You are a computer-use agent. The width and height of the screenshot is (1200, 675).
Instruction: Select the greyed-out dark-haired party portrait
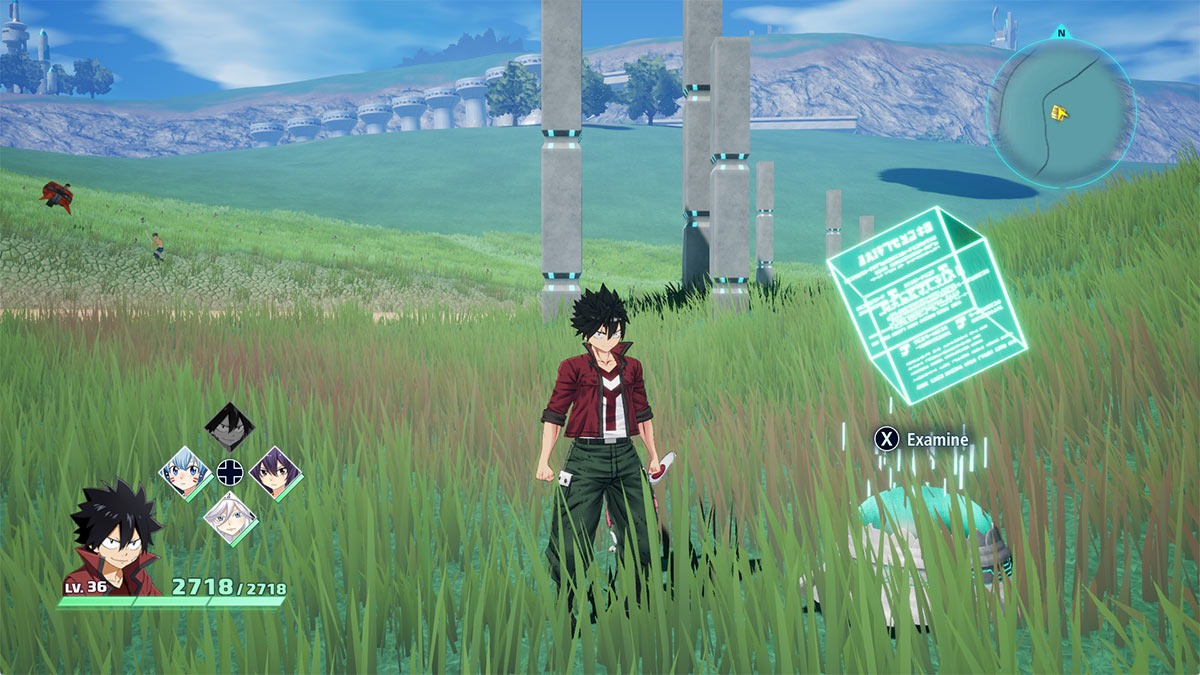(229, 428)
